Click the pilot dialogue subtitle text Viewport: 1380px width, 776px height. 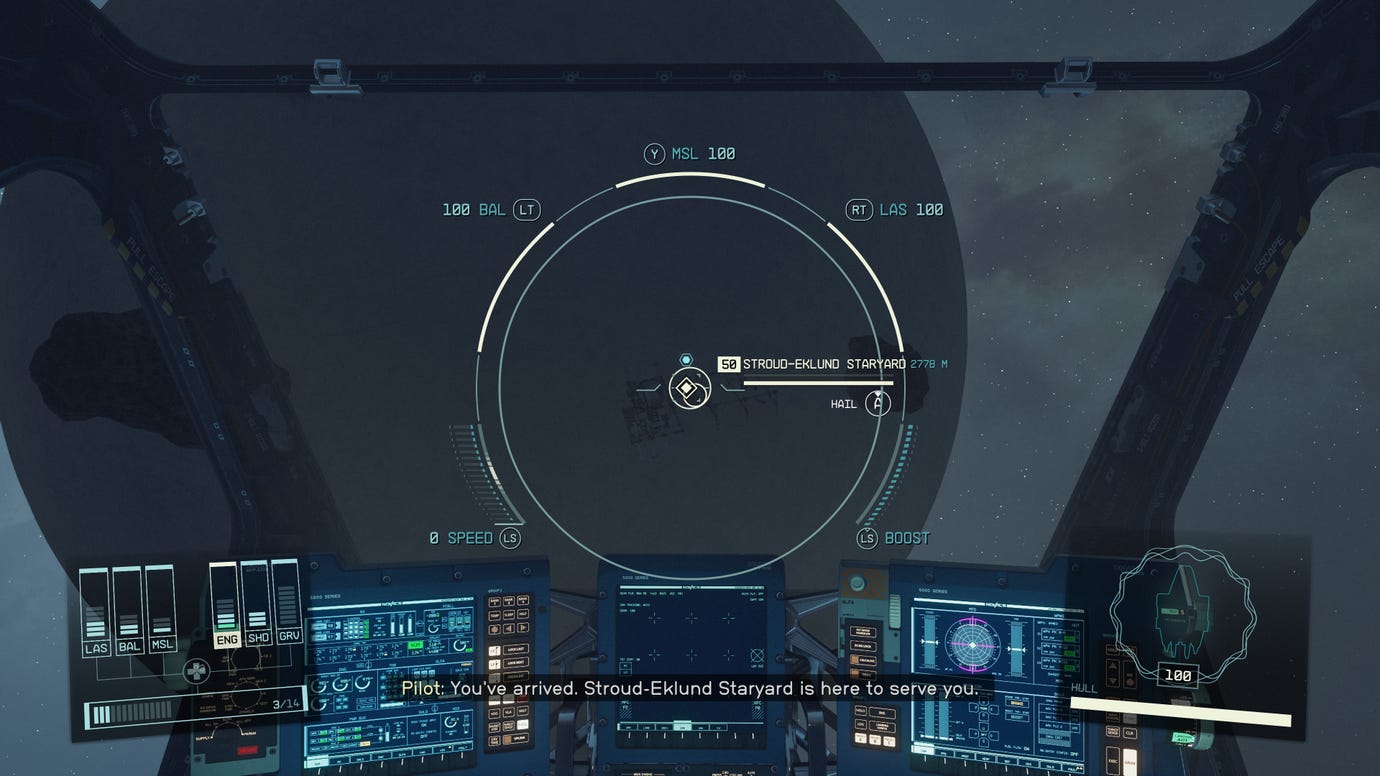click(x=690, y=689)
